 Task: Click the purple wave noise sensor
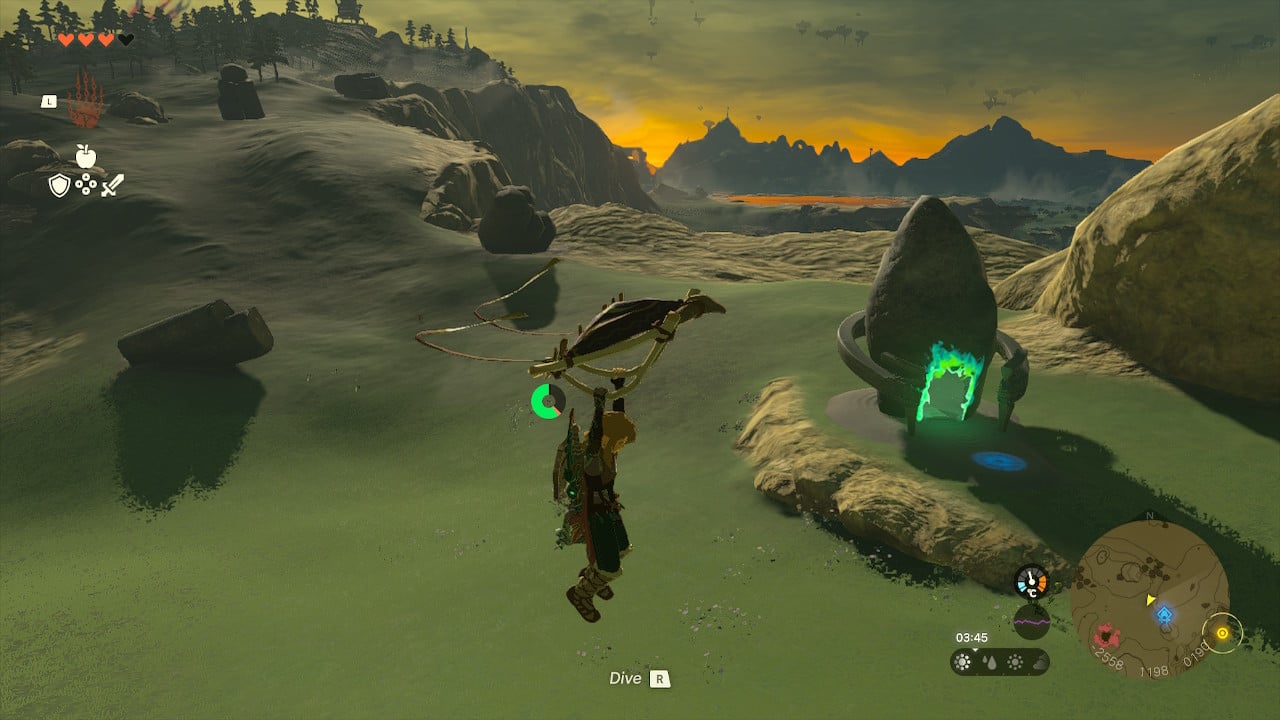(x=1031, y=621)
